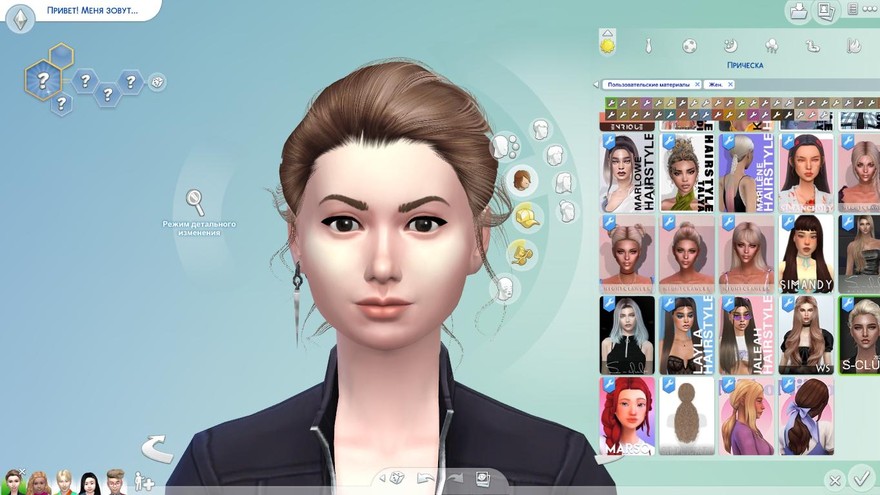This screenshot has height=495, width=880.
Task: Pick the red curly Marso hairstyle
Action: (627, 415)
